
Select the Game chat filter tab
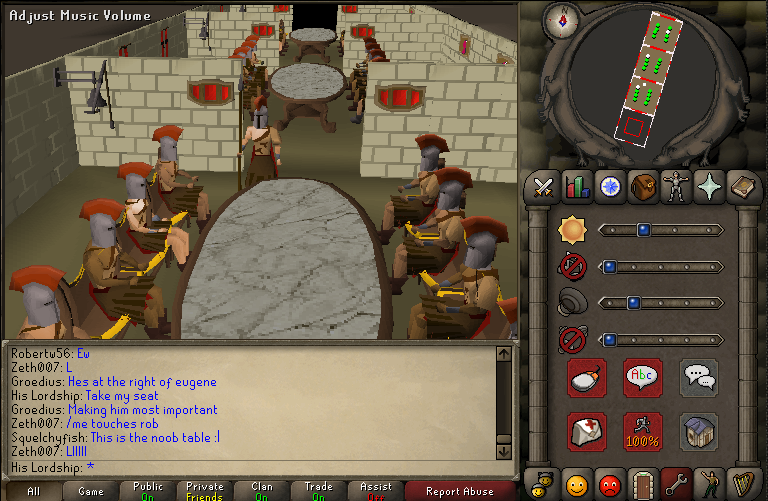point(91,491)
